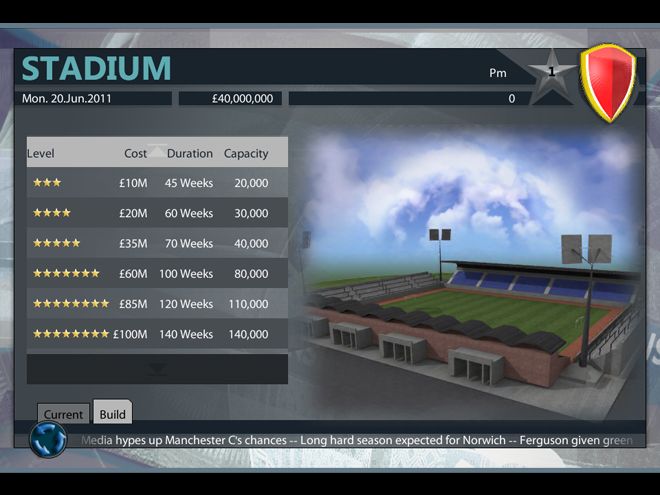Open the Build tab
Image resolution: width=660 pixels, height=495 pixels.
112,413
